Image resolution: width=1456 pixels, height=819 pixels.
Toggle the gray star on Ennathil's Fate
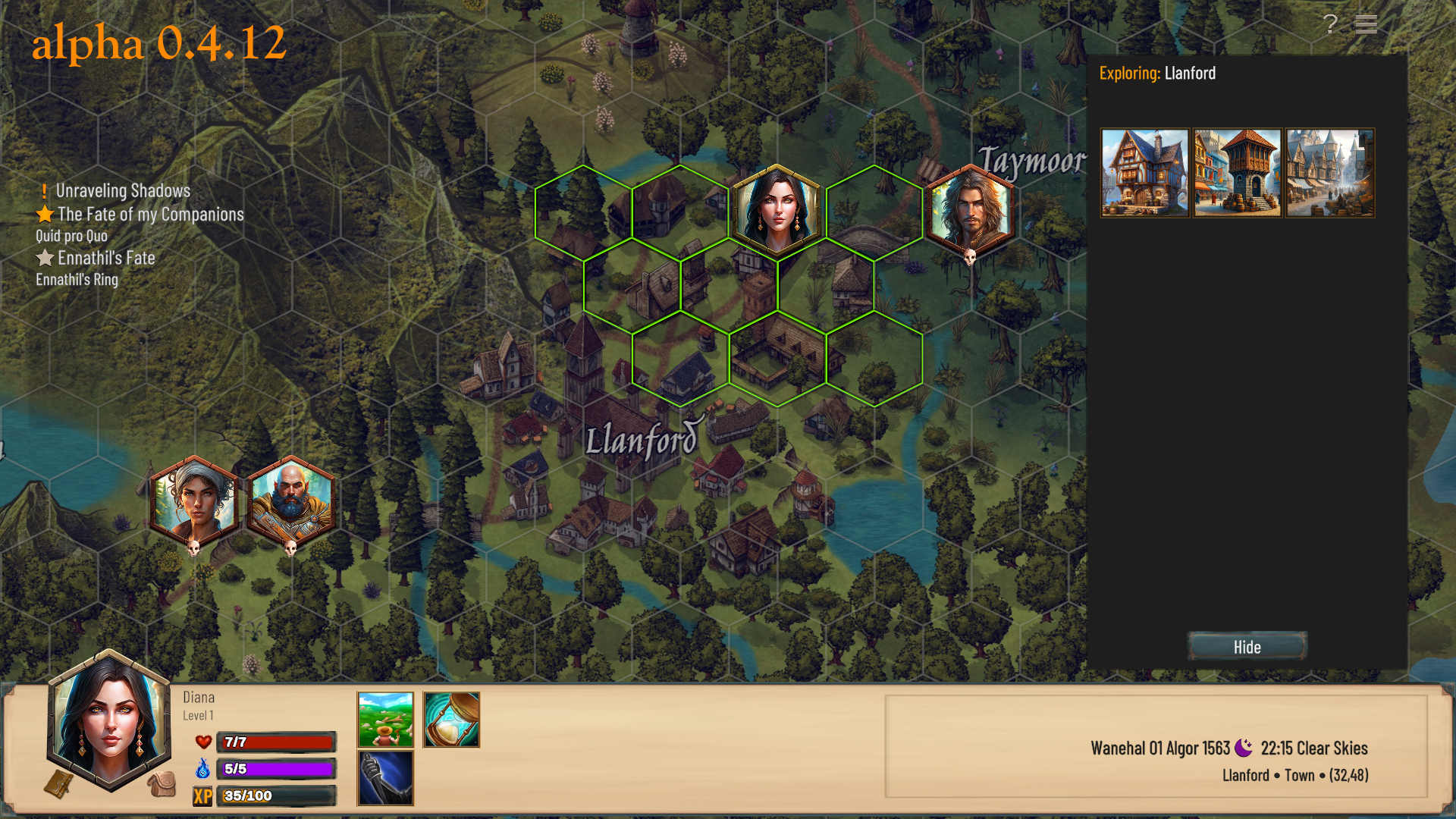(45, 258)
